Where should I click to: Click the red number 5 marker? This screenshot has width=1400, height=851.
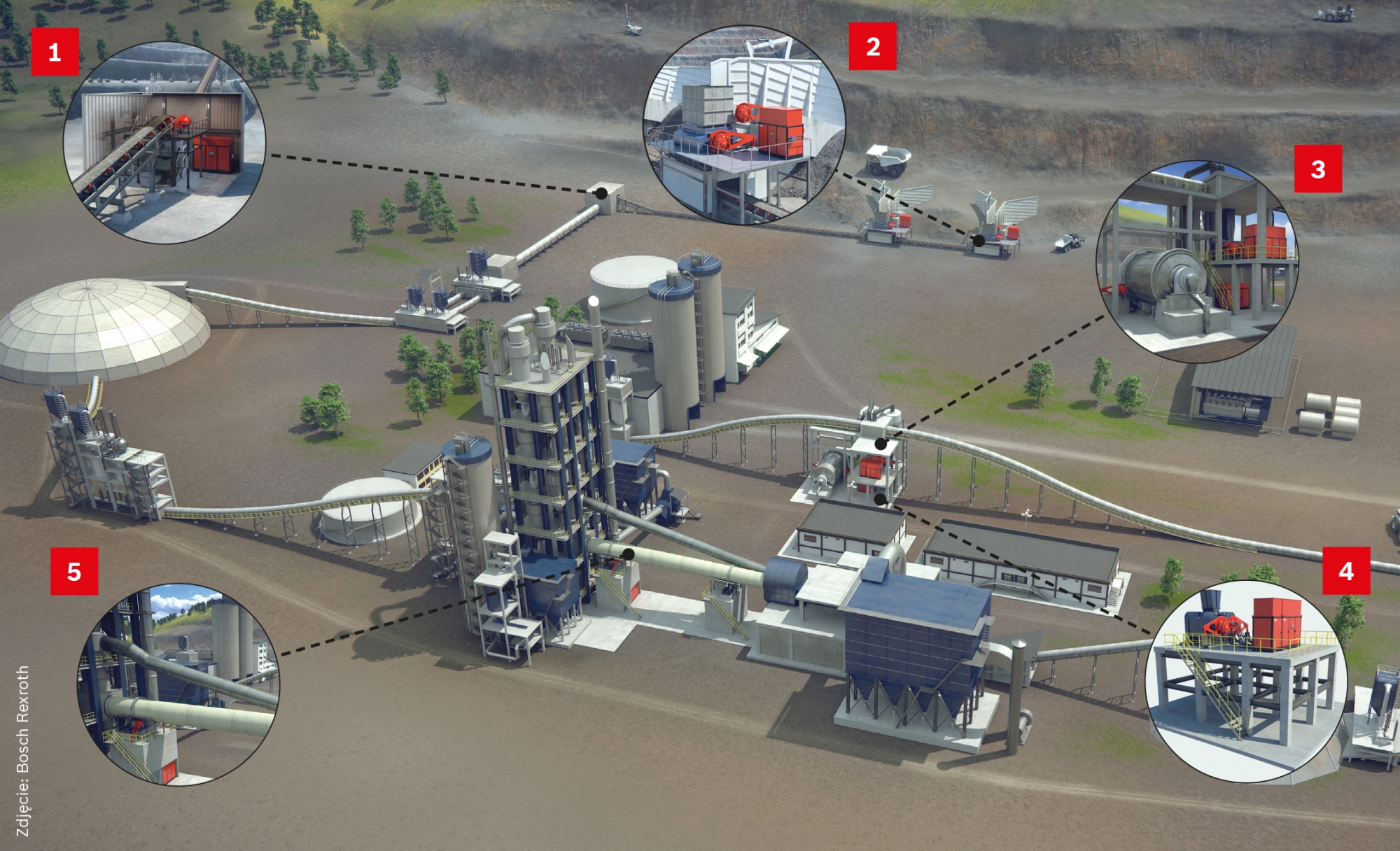click(74, 572)
